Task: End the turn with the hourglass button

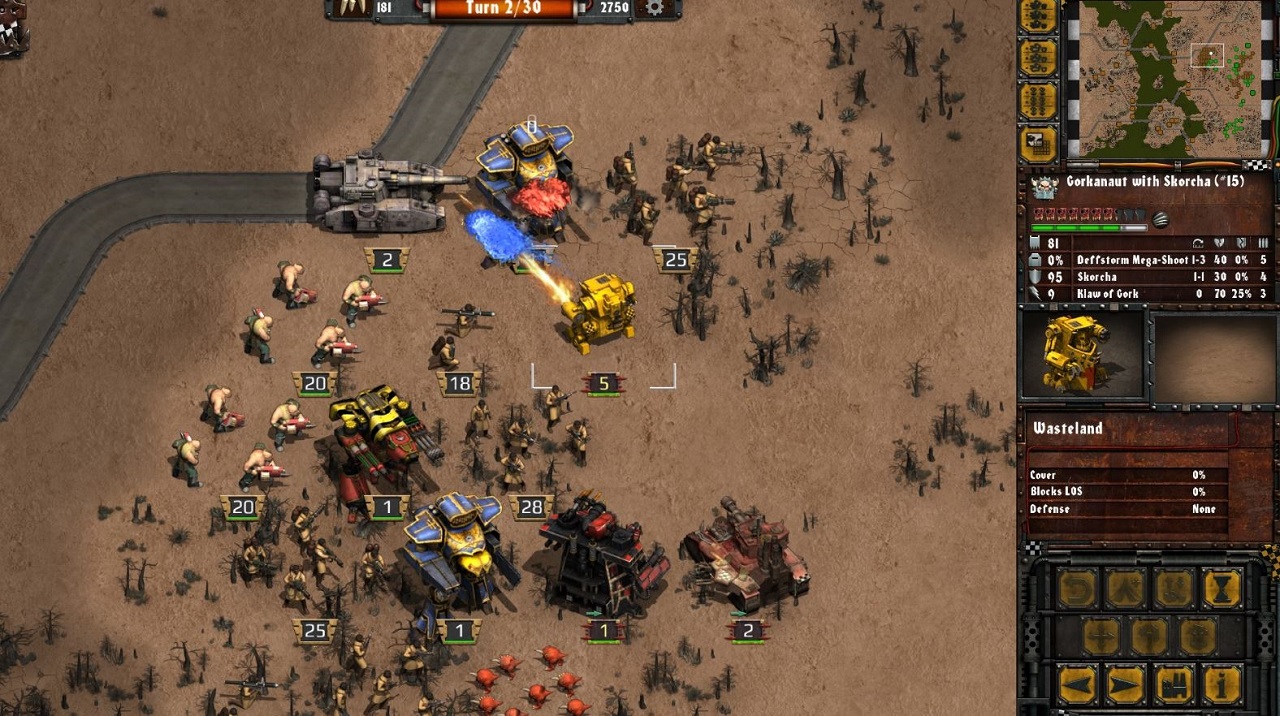Action: click(1222, 589)
